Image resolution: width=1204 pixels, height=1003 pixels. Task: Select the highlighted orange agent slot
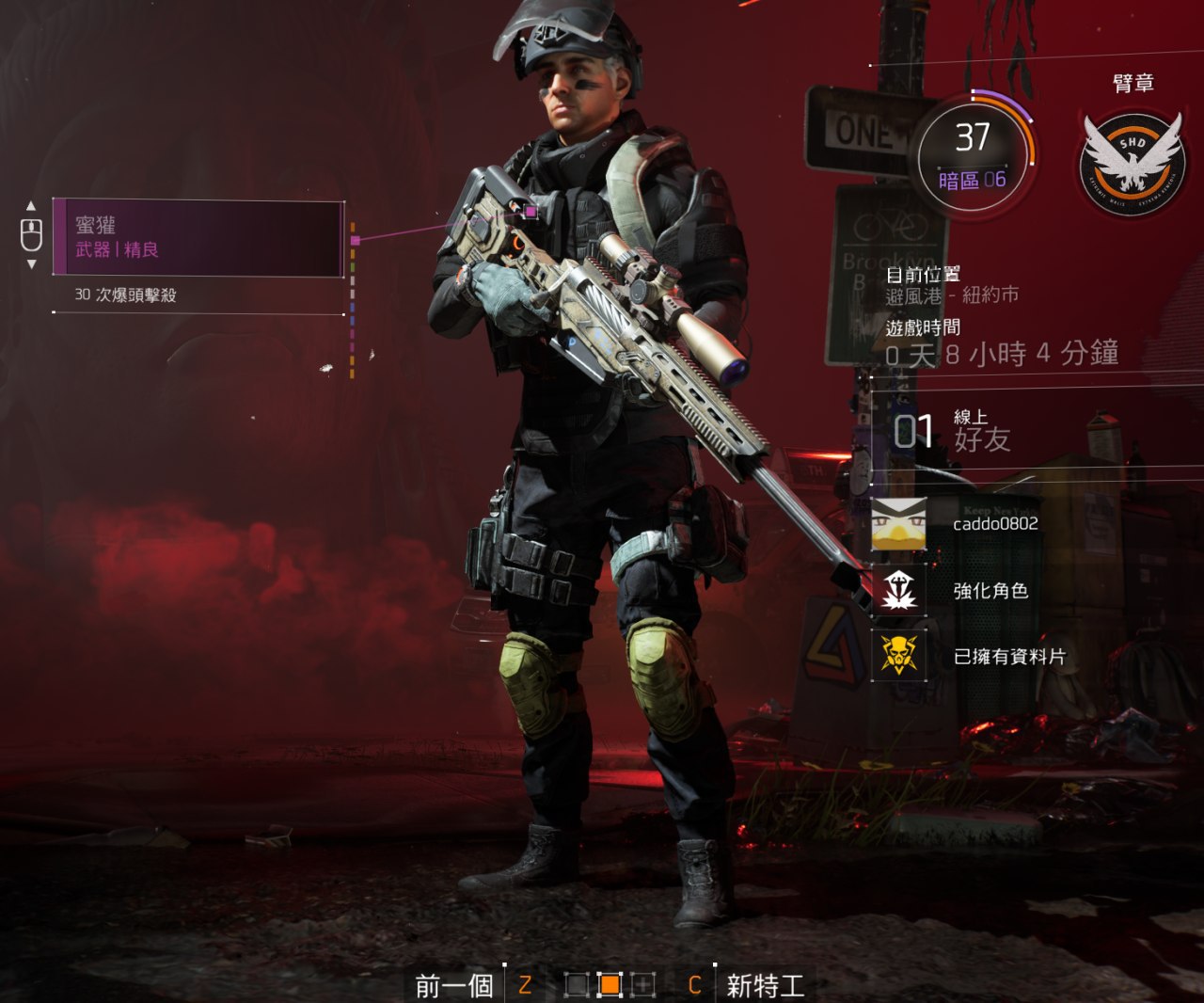[x=610, y=985]
